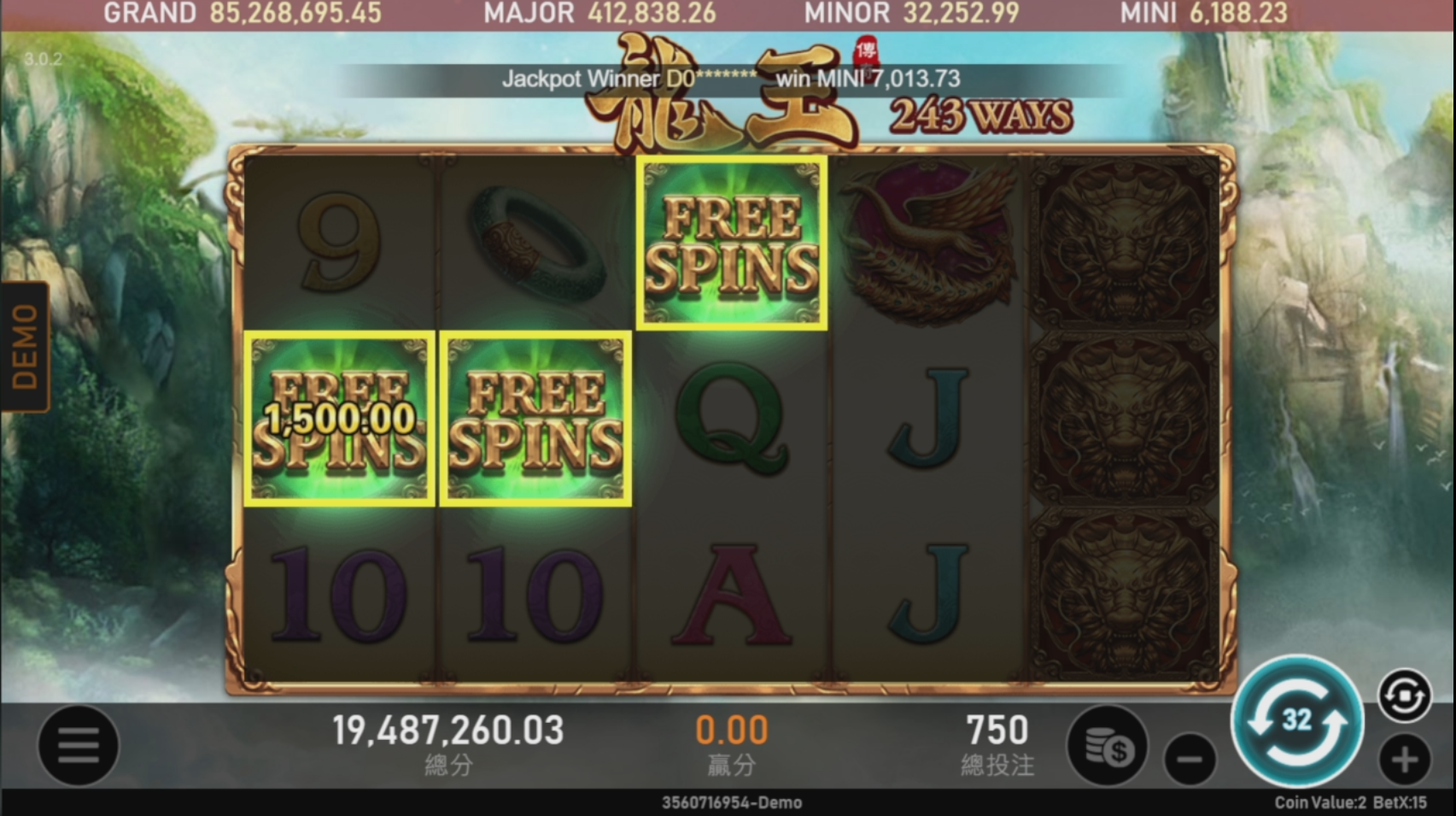The height and width of the screenshot is (816, 1456).
Task: Increase the bet with plus button
Action: pos(1405,759)
